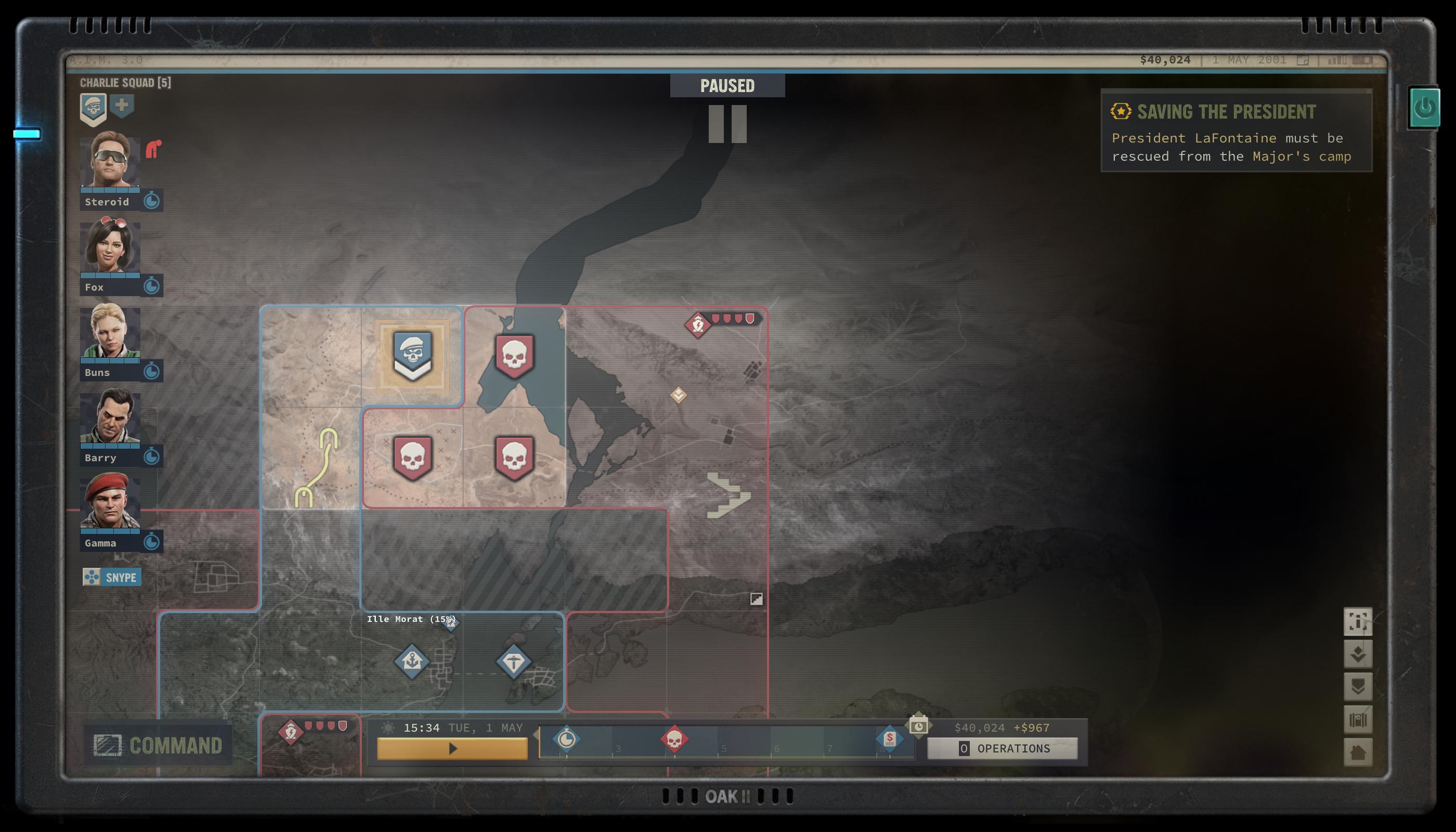
Task: Open the Snype chat button
Action: tap(112, 577)
